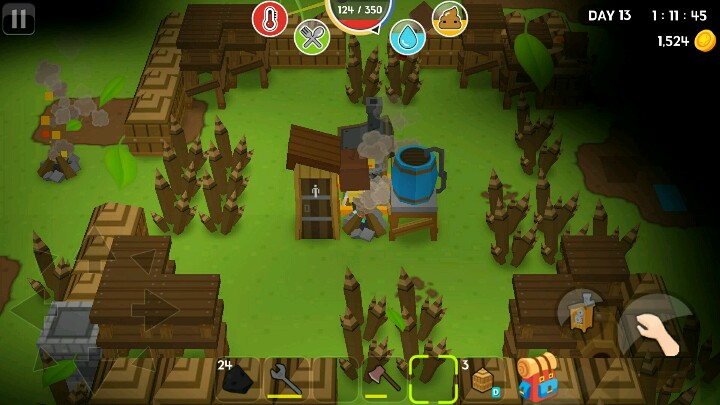The image size is (720, 405).
Task: Tap the hunger fork and spoon icon
Action: coord(312,37)
